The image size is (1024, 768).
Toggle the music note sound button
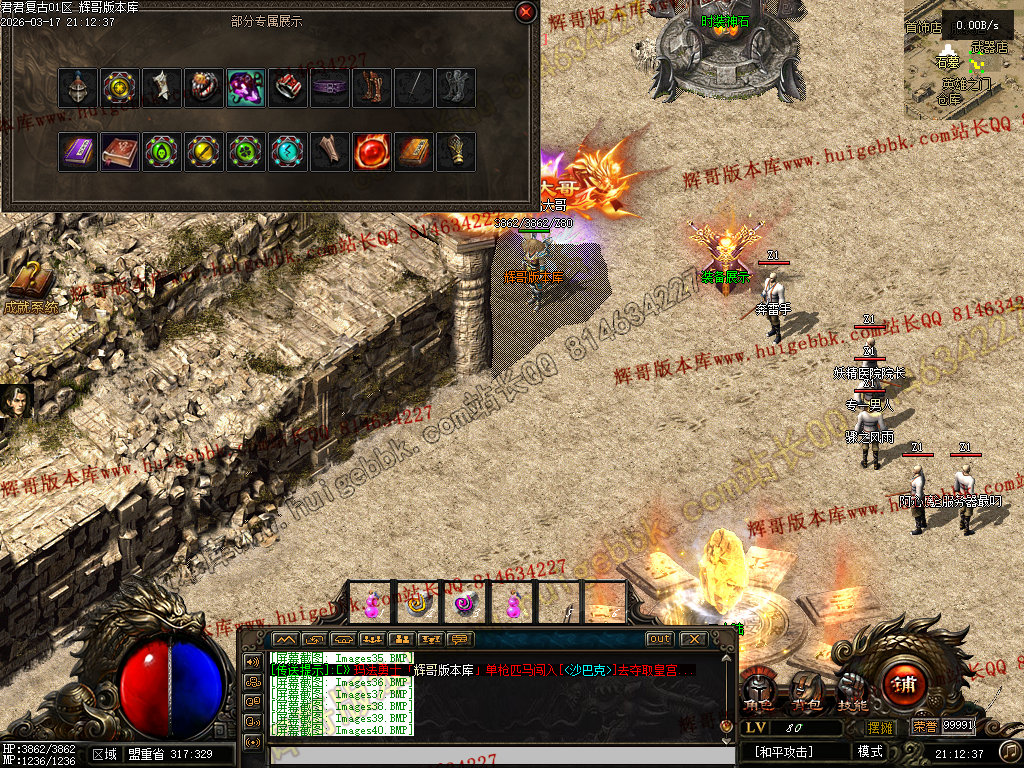[1010, 751]
